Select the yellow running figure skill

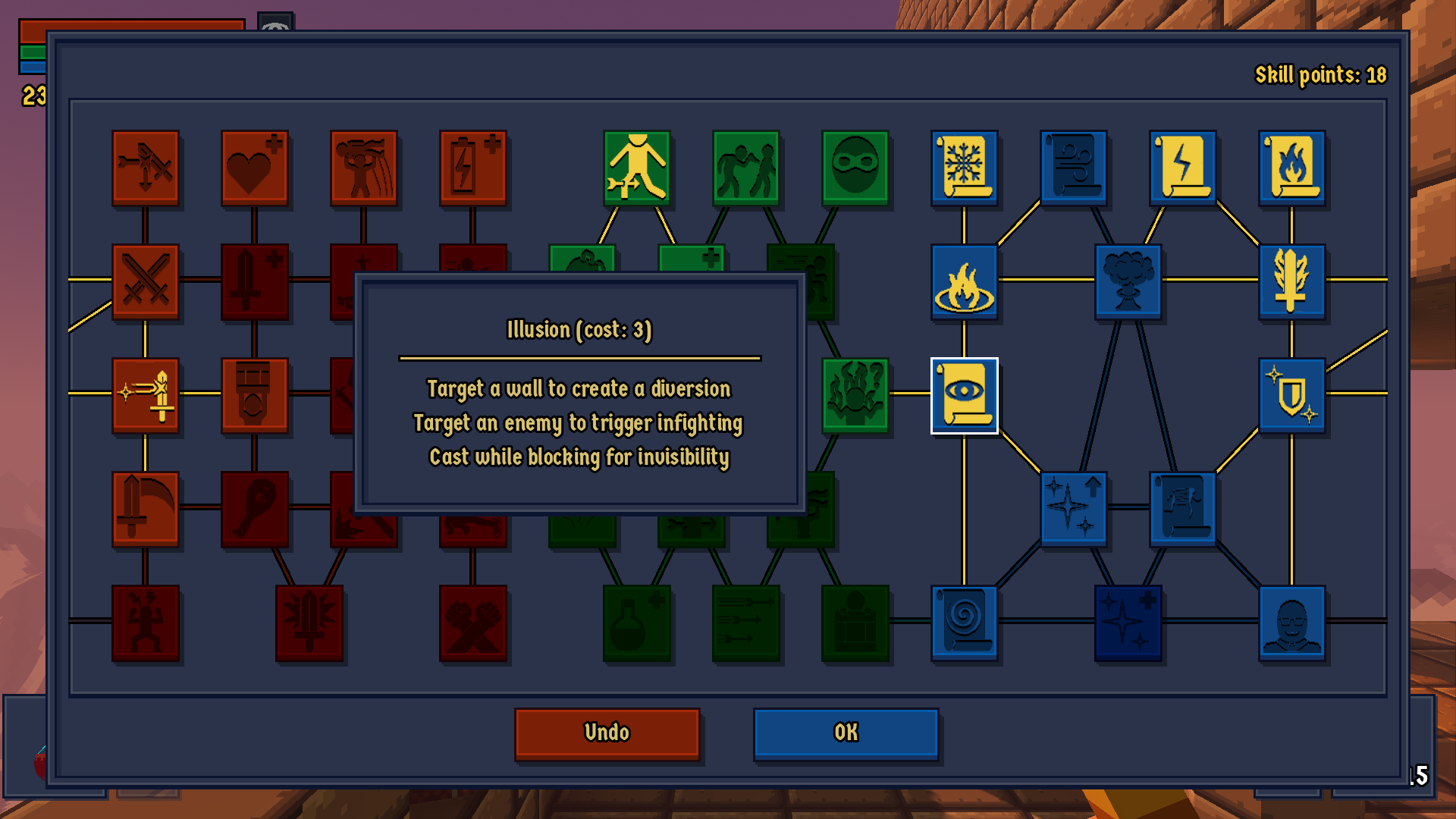tap(636, 168)
